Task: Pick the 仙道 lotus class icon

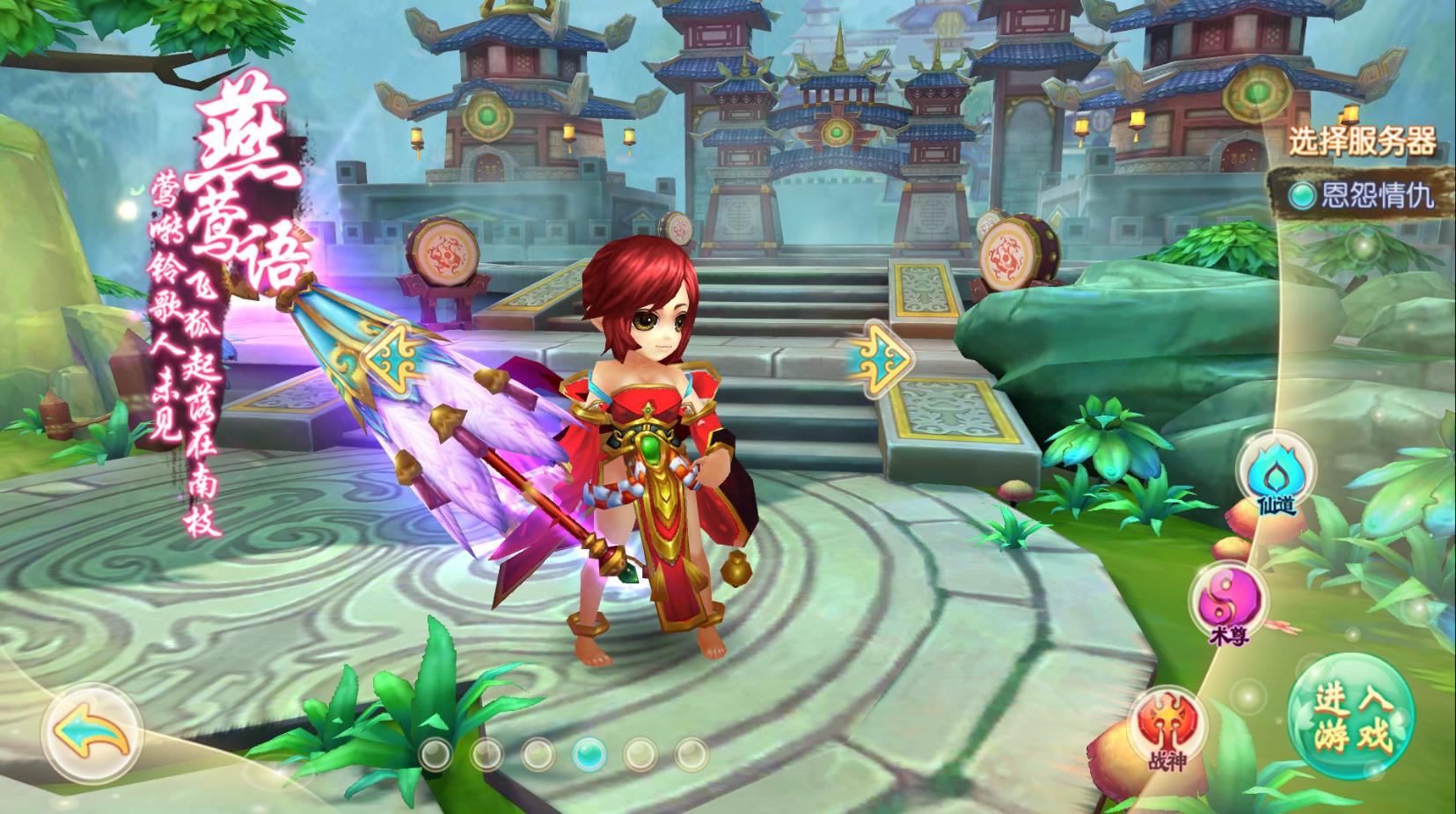Action: [1275, 476]
